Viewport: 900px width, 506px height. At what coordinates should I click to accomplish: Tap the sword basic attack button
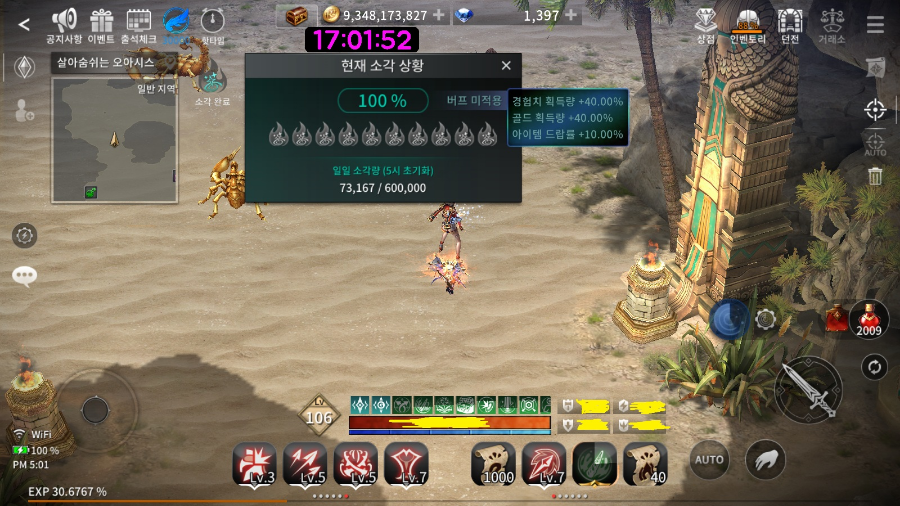click(807, 390)
